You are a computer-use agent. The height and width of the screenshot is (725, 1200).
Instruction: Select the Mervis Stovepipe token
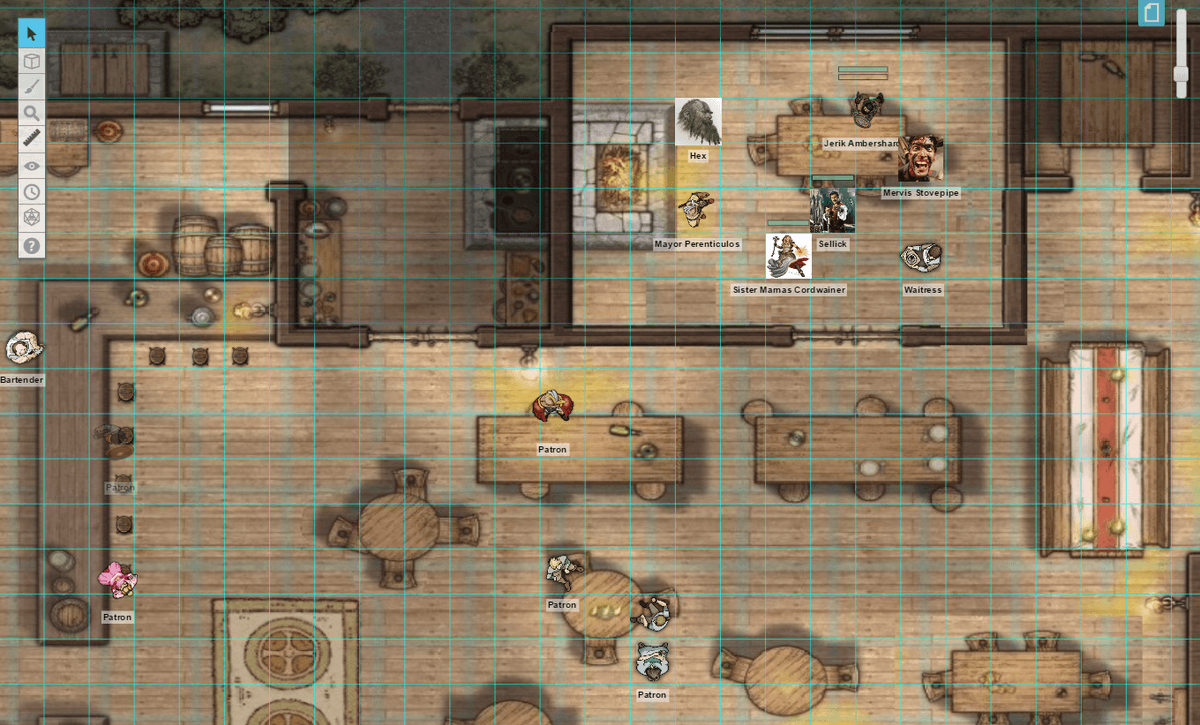point(920,159)
